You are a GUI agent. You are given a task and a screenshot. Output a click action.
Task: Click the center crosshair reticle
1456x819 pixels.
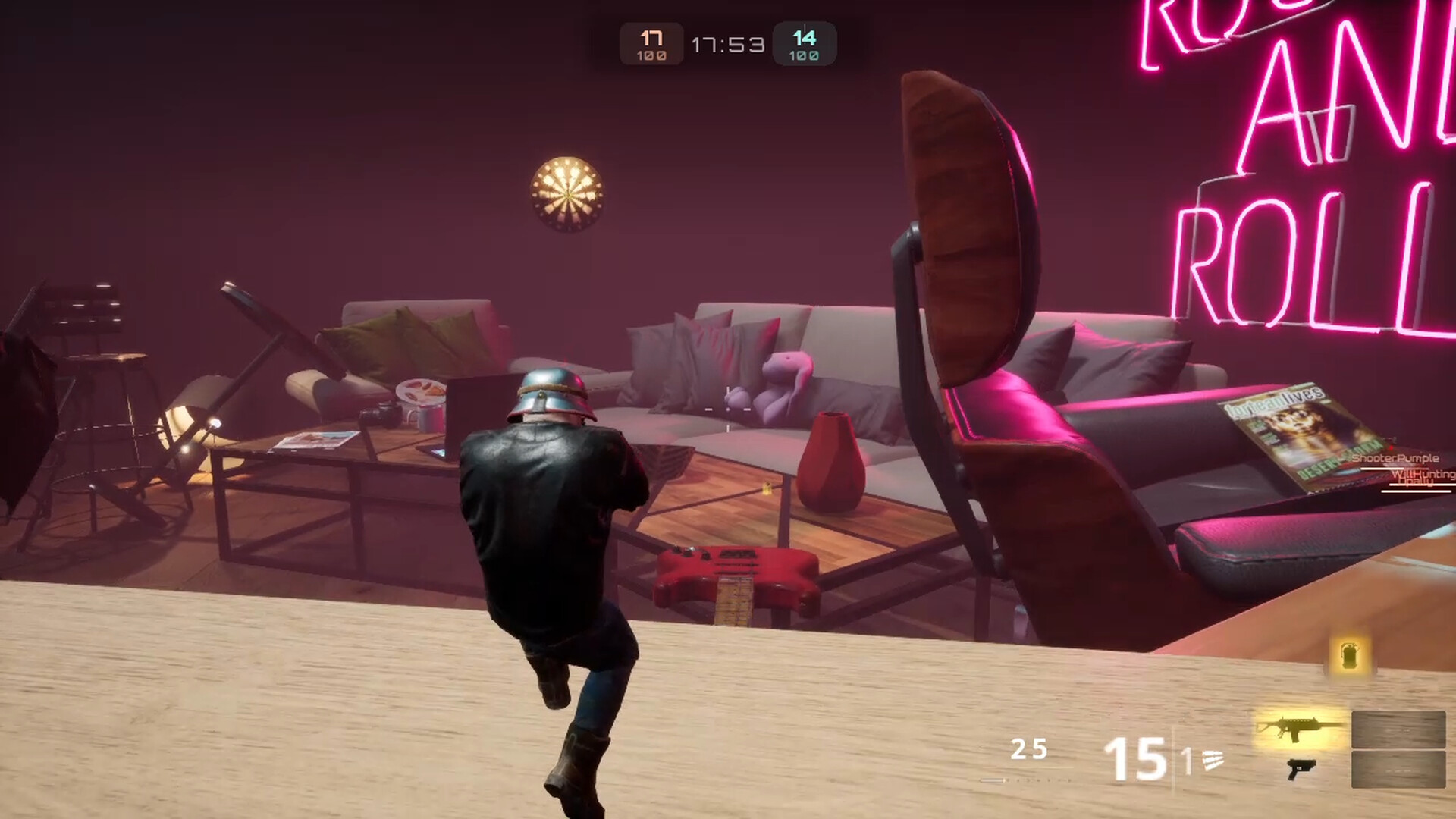(728, 409)
